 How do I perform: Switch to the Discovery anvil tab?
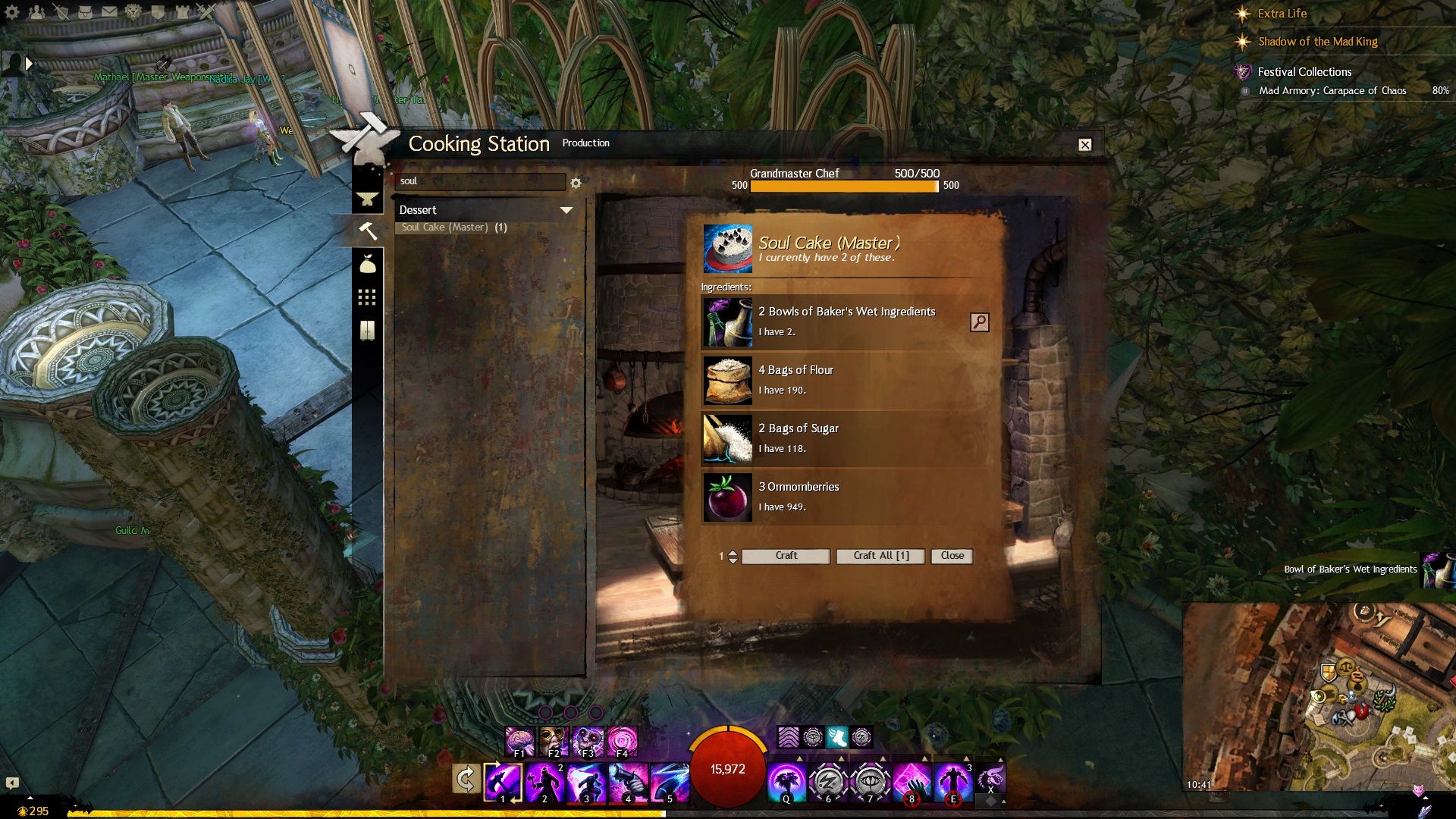(368, 199)
